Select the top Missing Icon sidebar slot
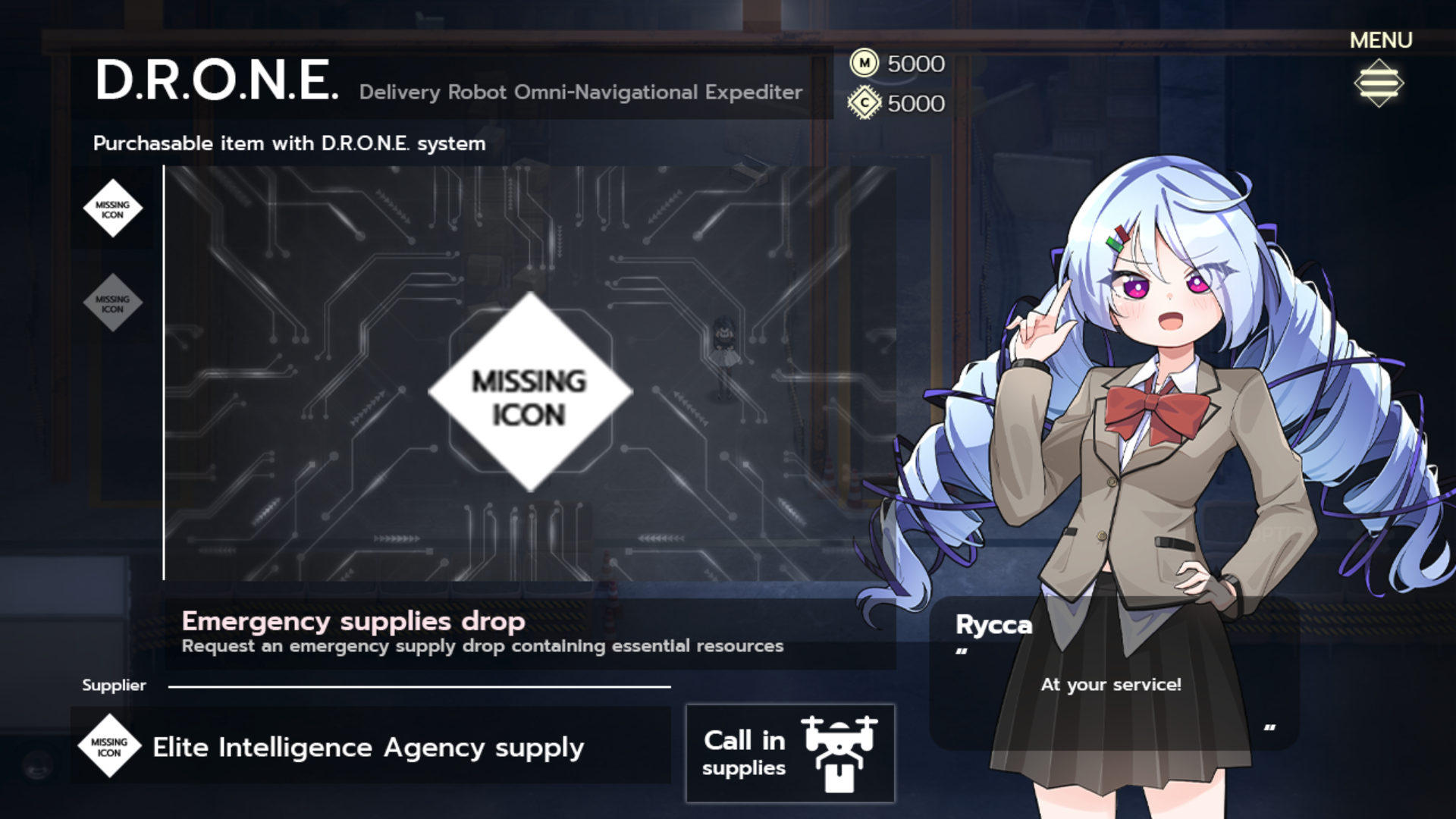This screenshot has height=819, width=1456. point(112,209)
